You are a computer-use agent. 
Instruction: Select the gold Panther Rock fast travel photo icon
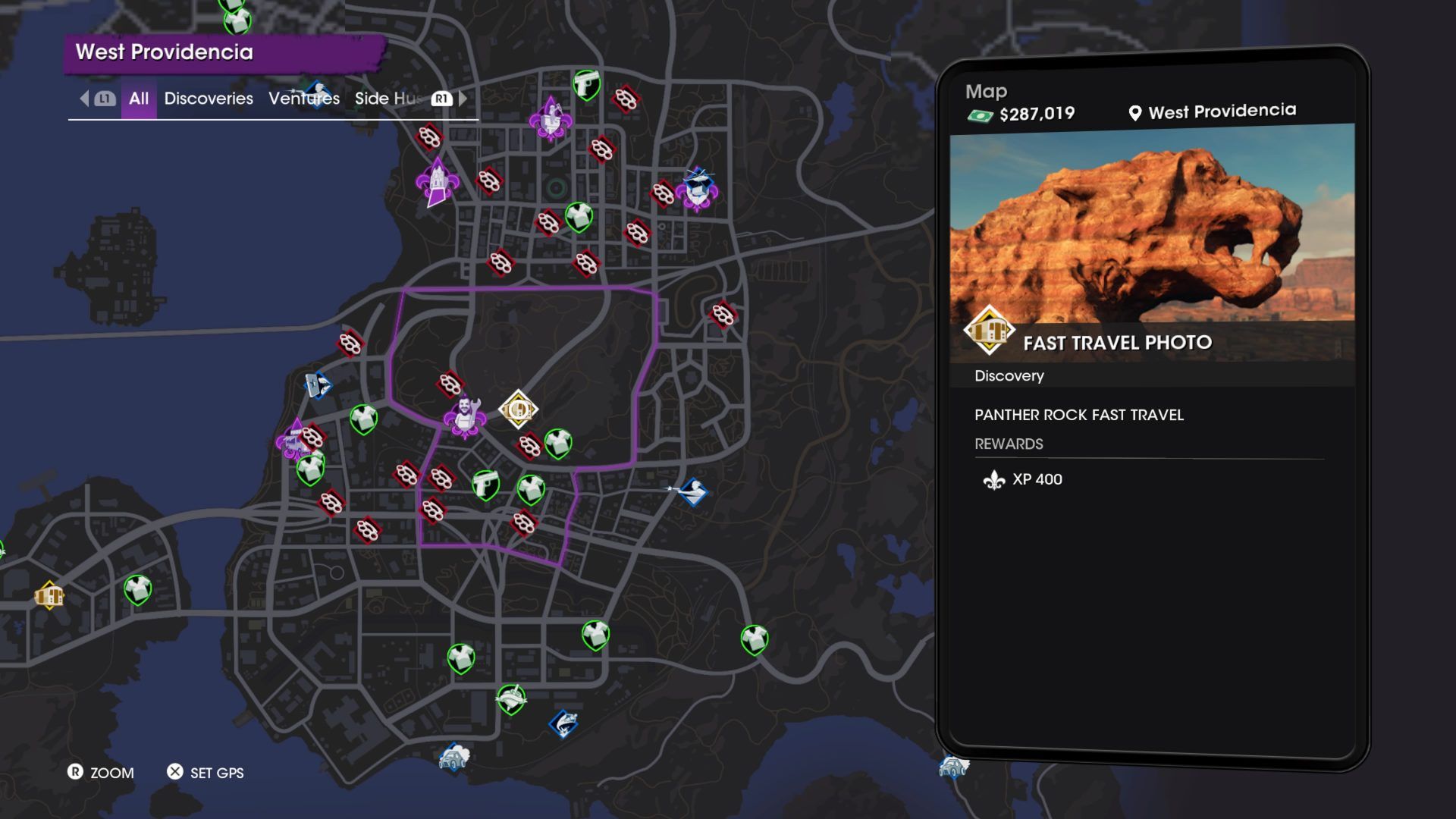point(518,408)
